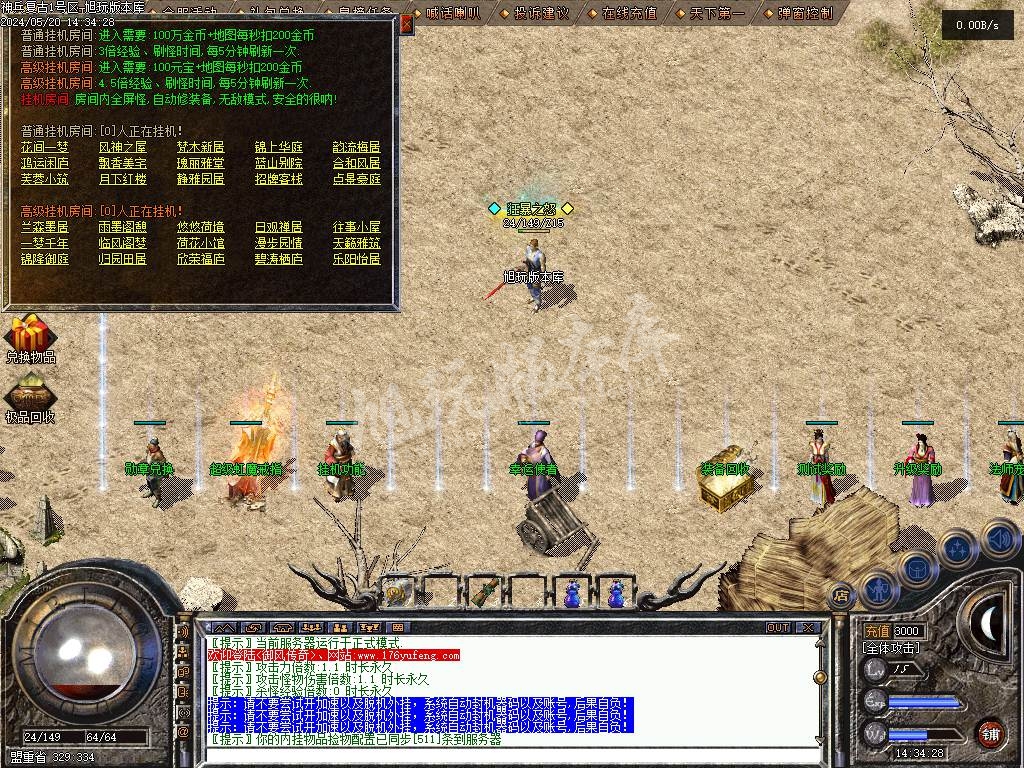Select the 乐阳怡居 premium room

click(x=357, y=259)
